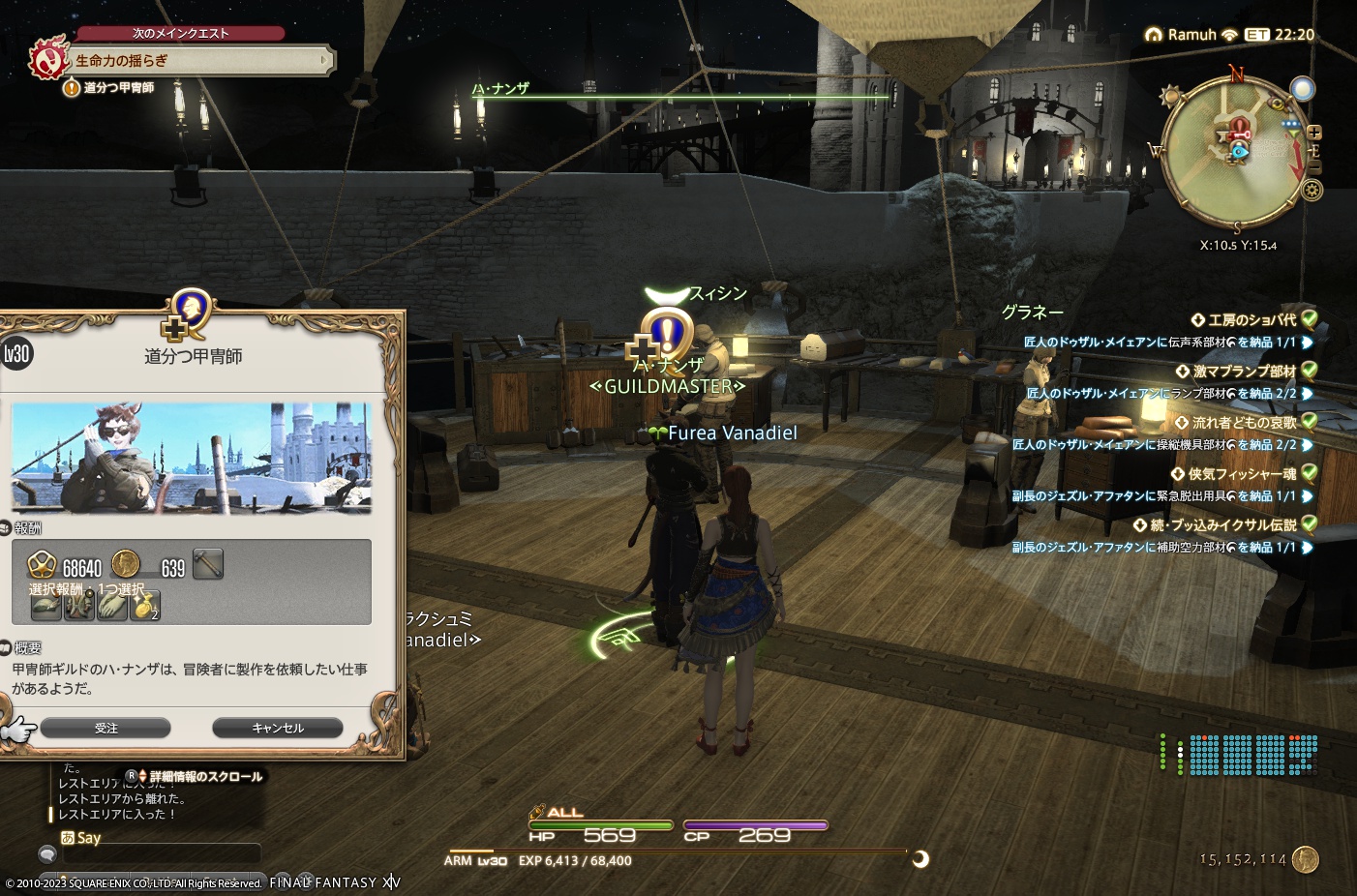Toggle the checkmark next to 侠気フィッシャー魂

coord(1309,473)
